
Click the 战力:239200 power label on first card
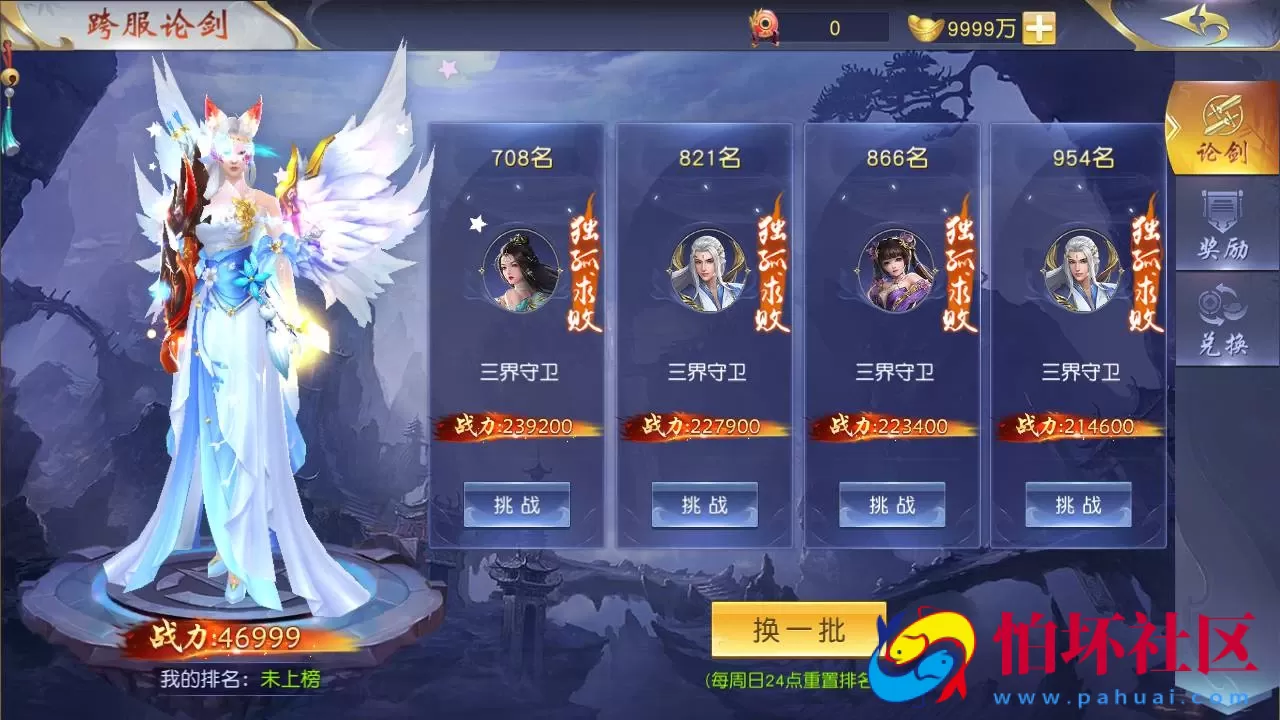516,424
